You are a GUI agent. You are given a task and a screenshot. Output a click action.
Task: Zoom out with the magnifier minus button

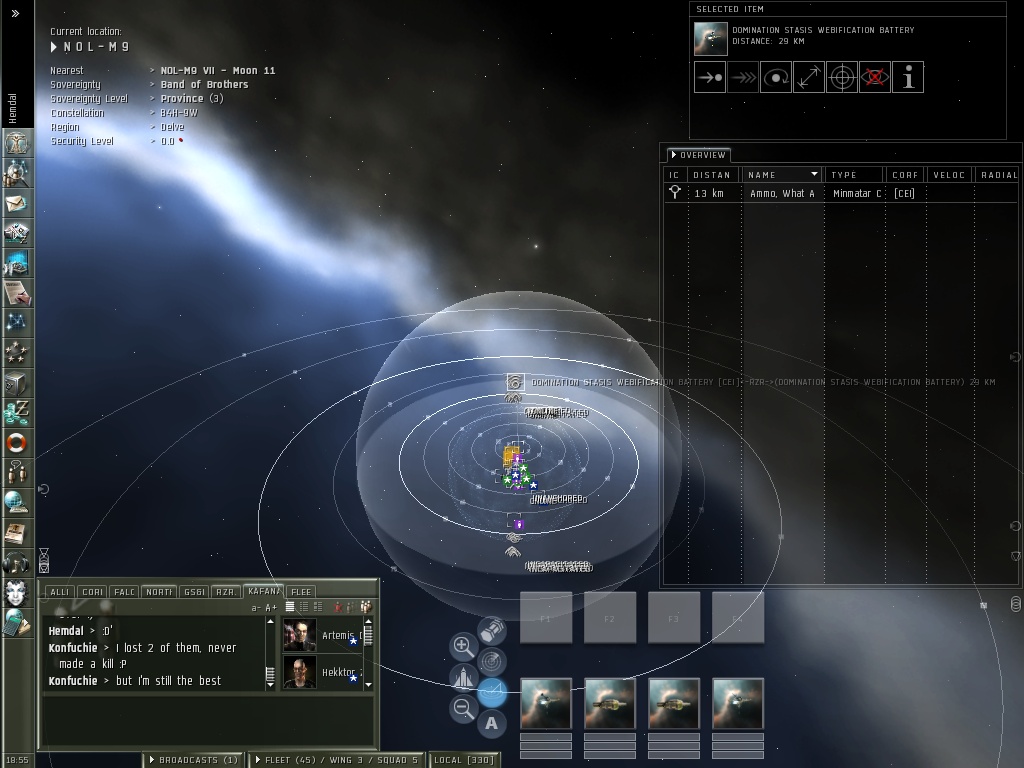[x=463, y=709]
